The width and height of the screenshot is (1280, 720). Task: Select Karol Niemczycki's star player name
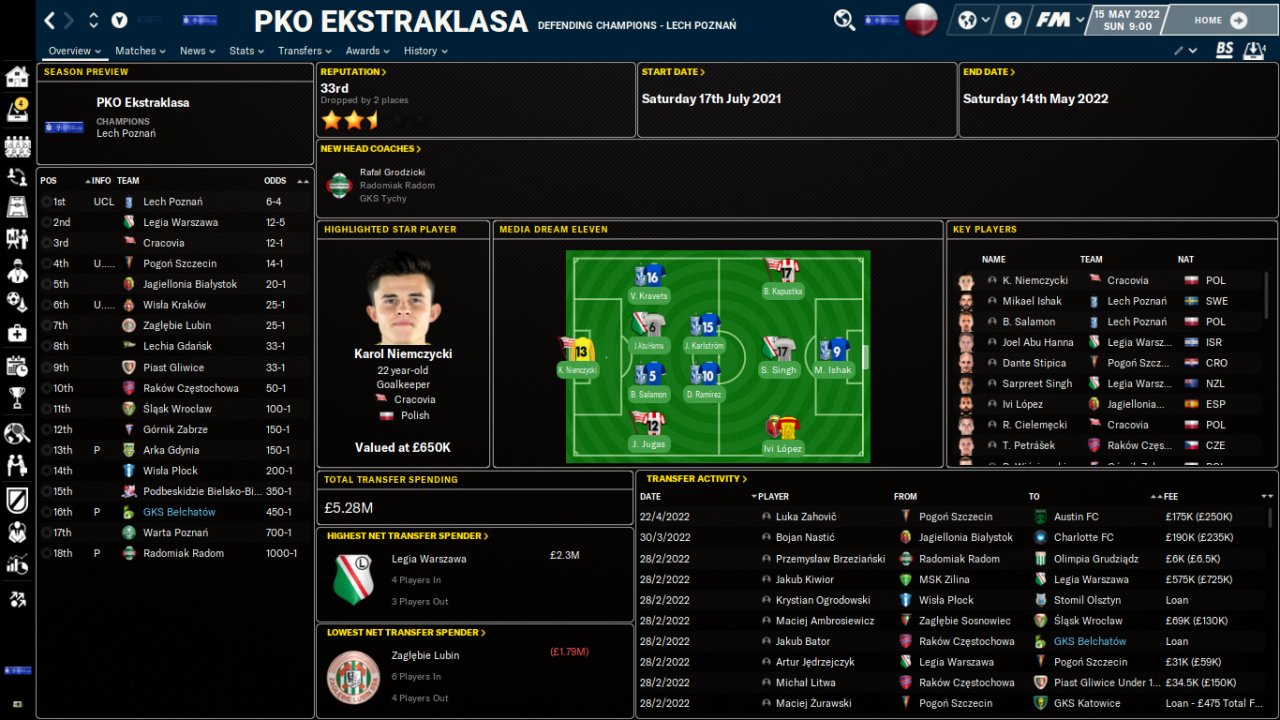[x=403, y=354]
